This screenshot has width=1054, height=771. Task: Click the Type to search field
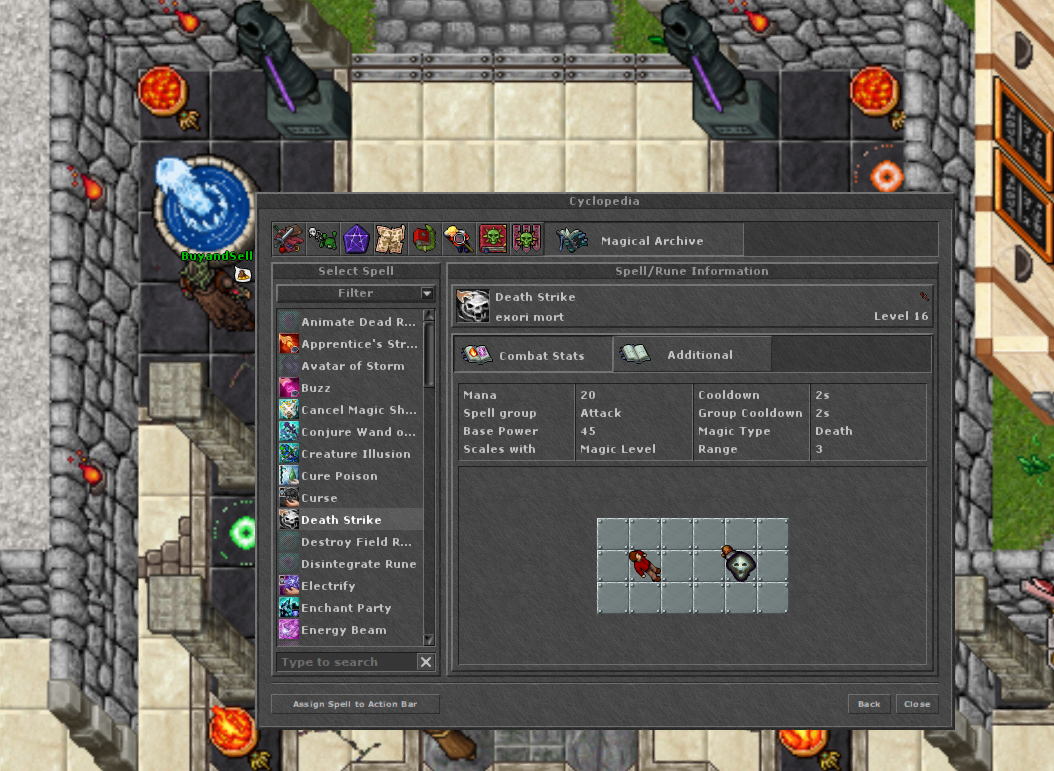(x=345, y=662)
